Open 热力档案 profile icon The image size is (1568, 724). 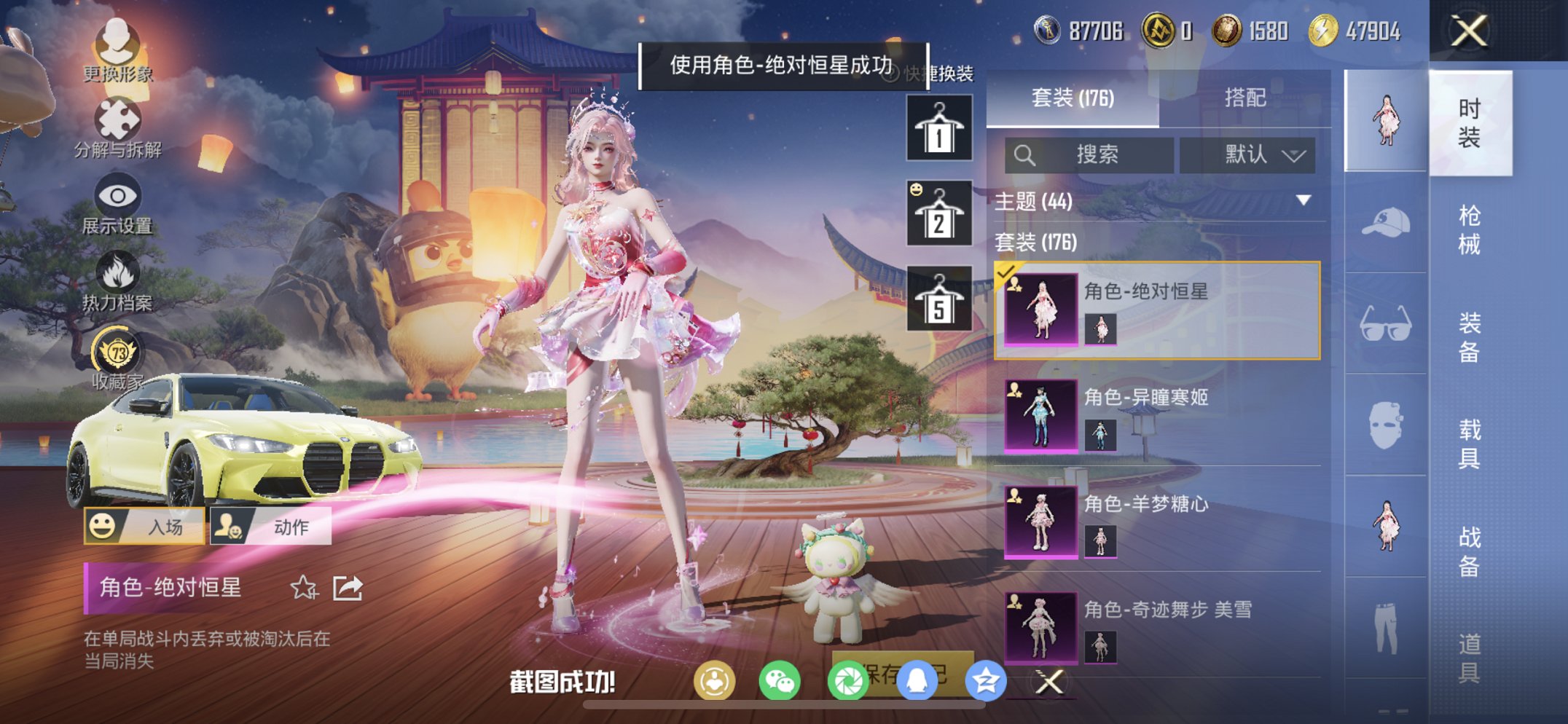coord(118,272)
